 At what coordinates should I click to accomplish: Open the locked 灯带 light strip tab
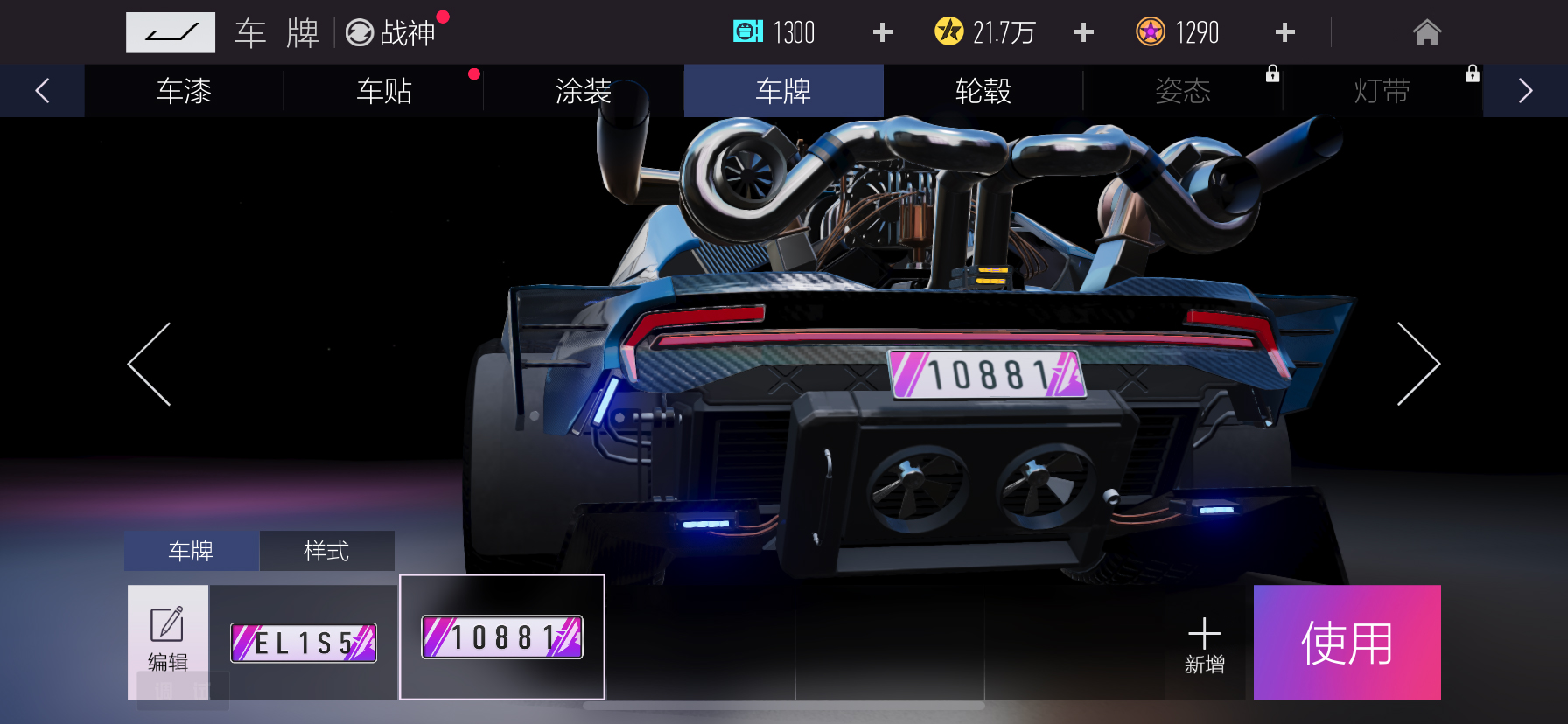[x=1382, y=91]
